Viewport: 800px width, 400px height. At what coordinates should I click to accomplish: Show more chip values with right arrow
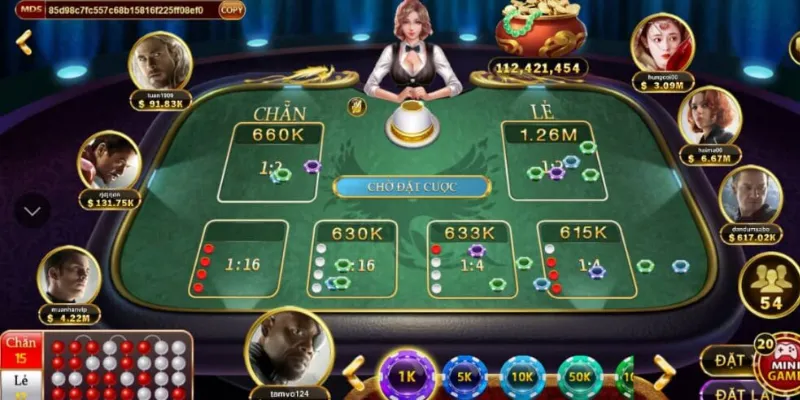click(663, 374)
